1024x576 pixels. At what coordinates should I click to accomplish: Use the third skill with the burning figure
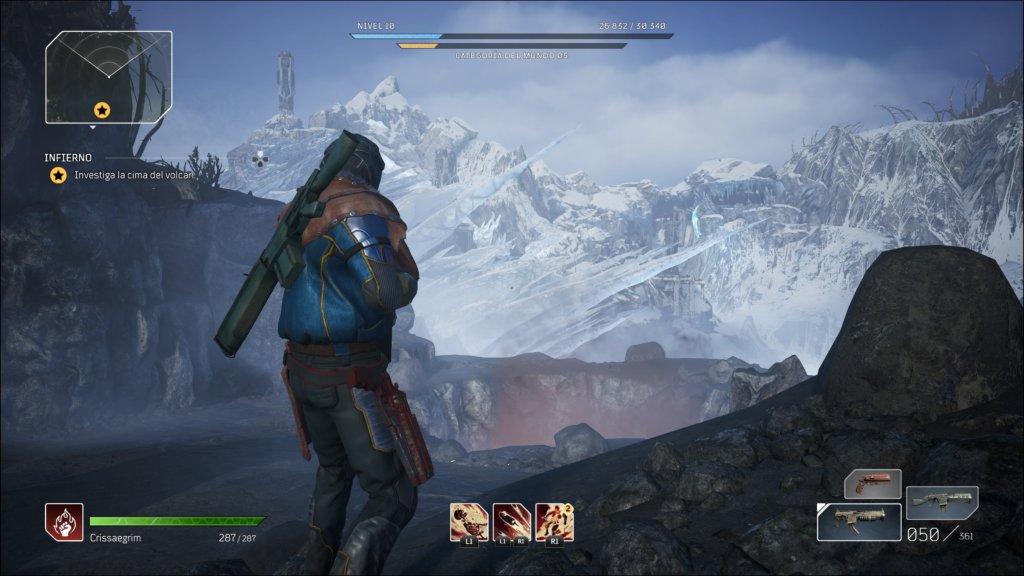pyautogui.click(x=554, y=522)
